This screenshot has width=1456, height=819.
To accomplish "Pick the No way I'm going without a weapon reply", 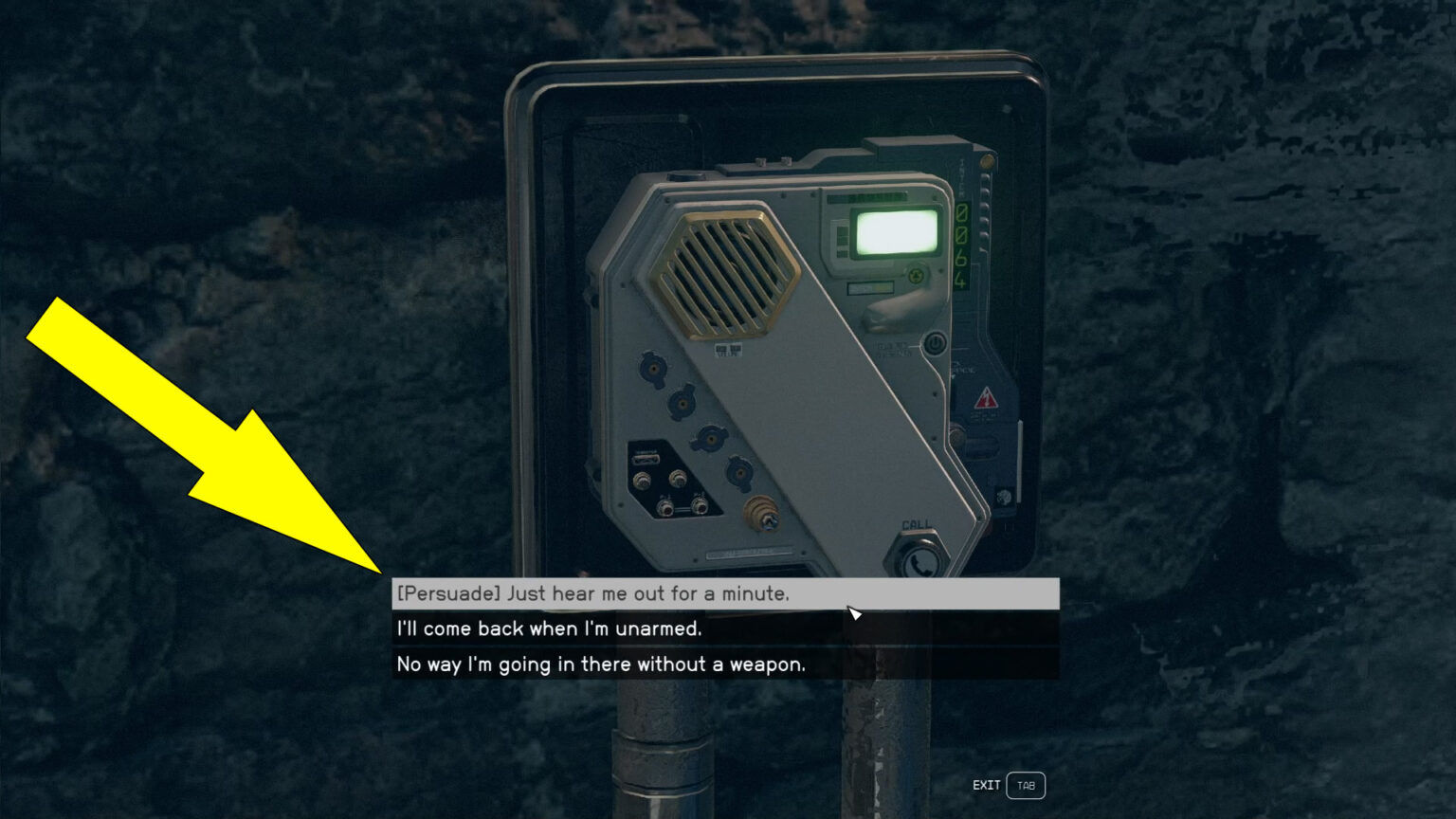I will coord(599,664).
